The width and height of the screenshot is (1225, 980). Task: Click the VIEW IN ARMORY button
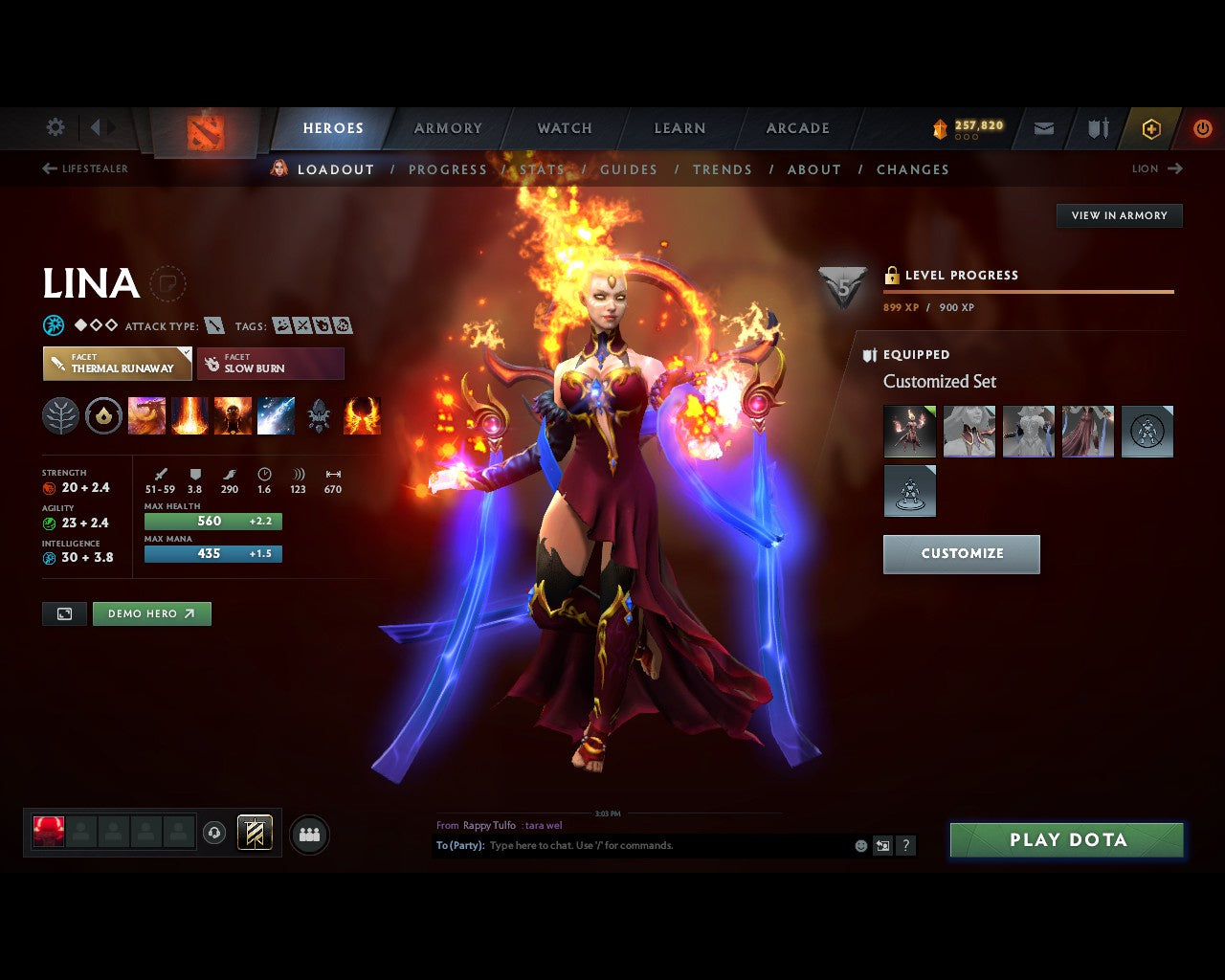[x=1119, y=215]
